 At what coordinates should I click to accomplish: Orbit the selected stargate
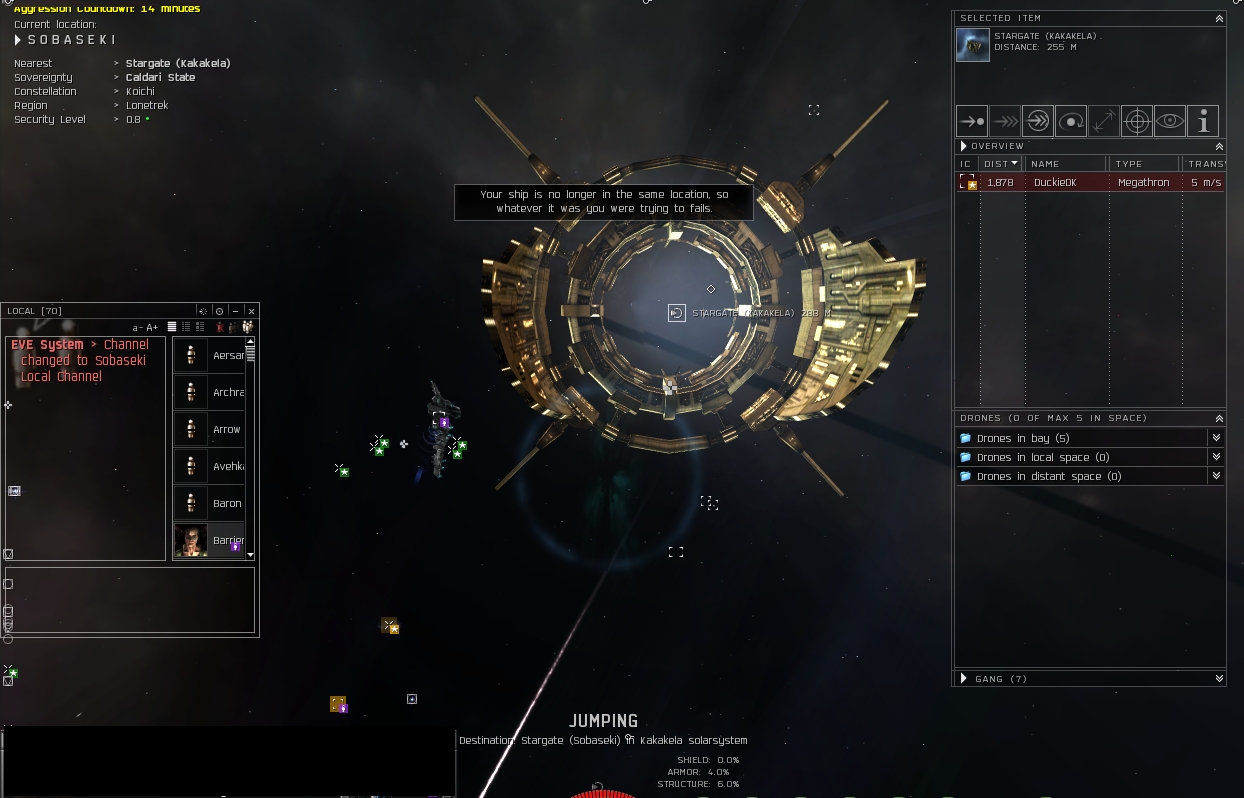click(x=1071, y=121)
